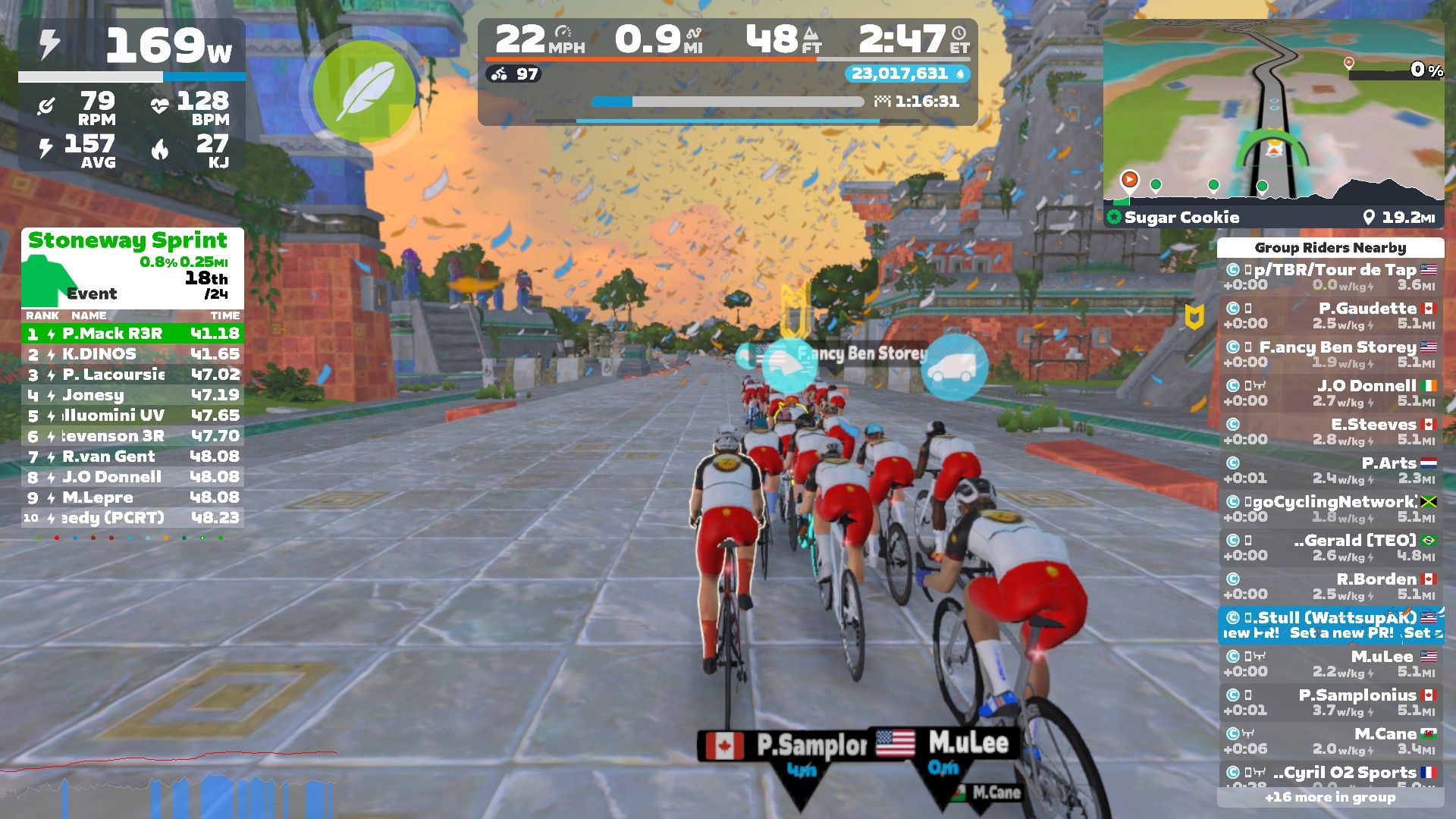Select M.Cane in the nearby riders list
Viewport: 1456px width, 819px height.
pos(1331,741)
